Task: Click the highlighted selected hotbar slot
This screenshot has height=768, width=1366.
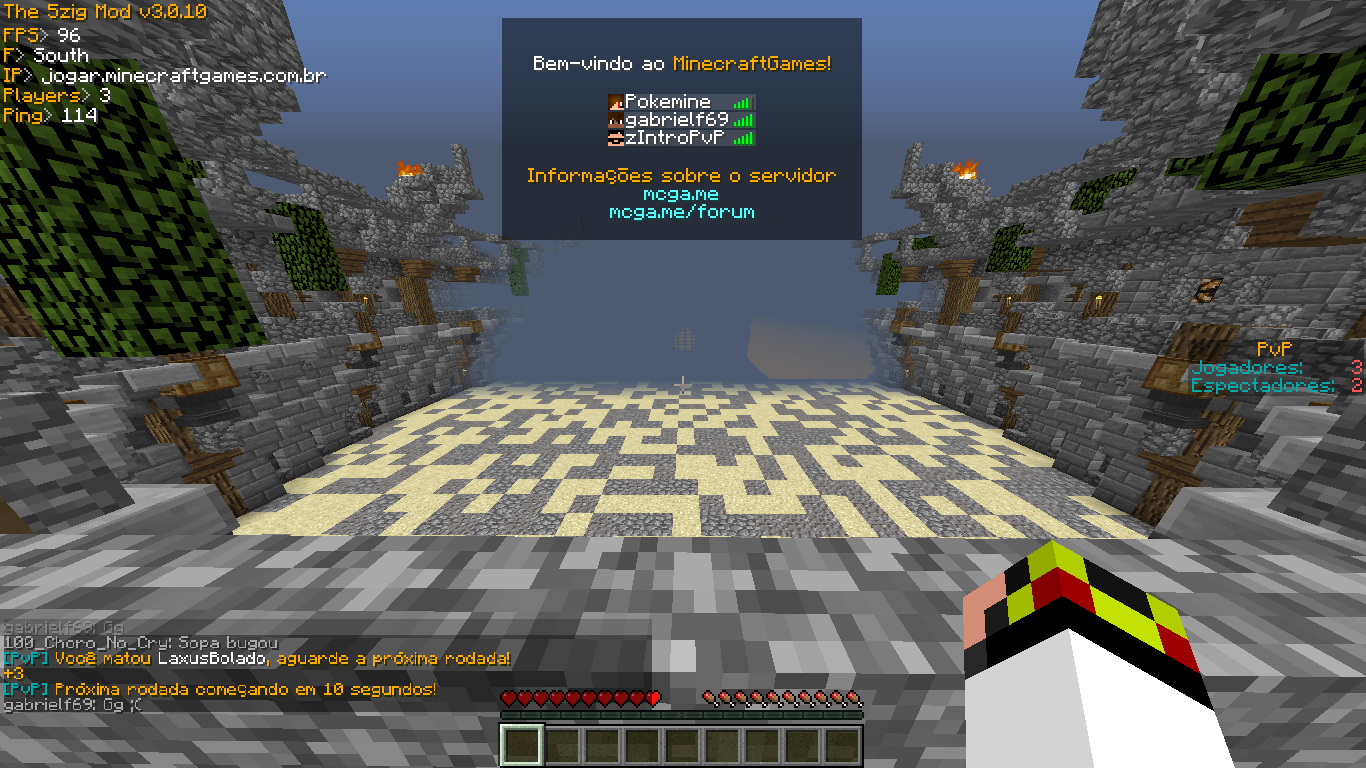Action: (522, 745)
